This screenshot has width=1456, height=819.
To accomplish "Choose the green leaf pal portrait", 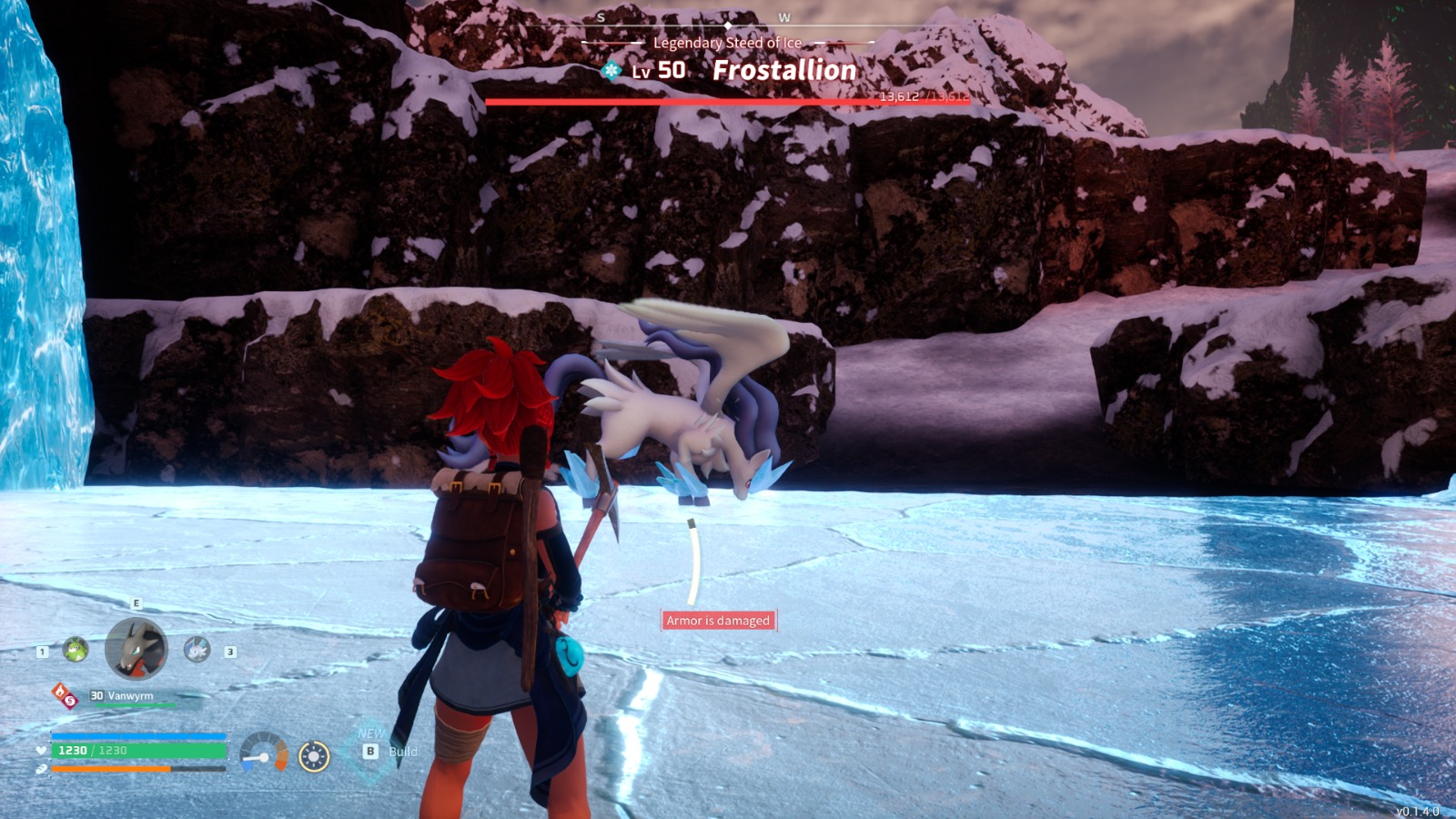I will (x=76, y=650).
